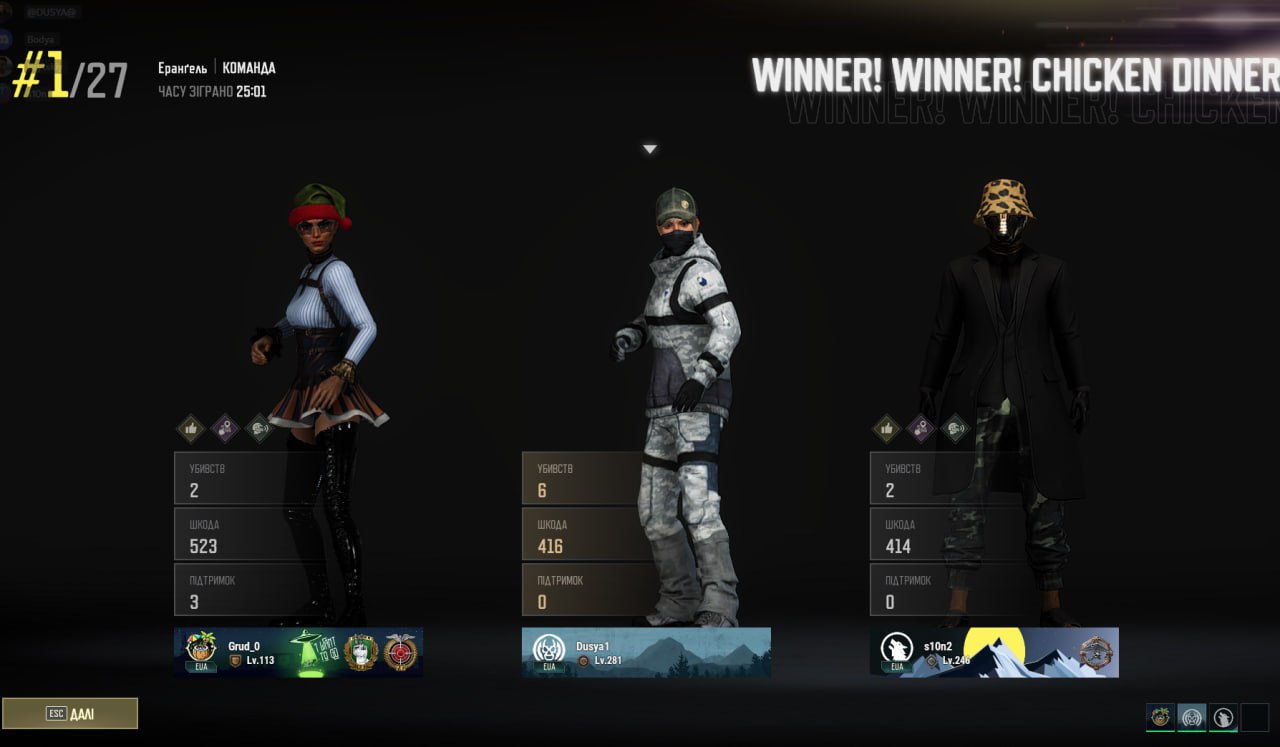
Task: Select the eagle medal on s10n2's nameplate
Action: pyautogui.click(x=1096, y=652)
